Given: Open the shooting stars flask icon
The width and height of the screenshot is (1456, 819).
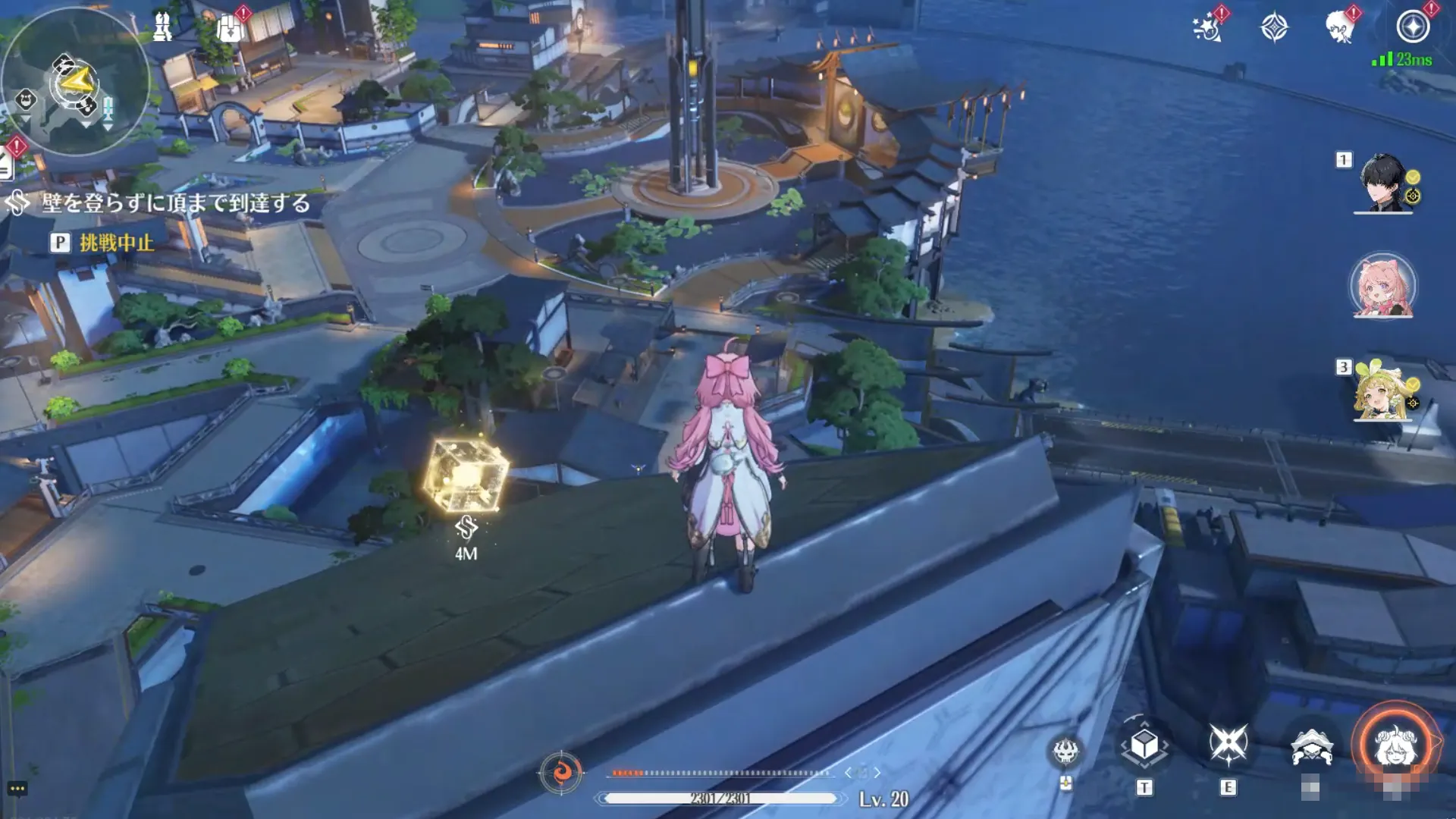Looking at the screenshot, I should [x=1207, y=28].
